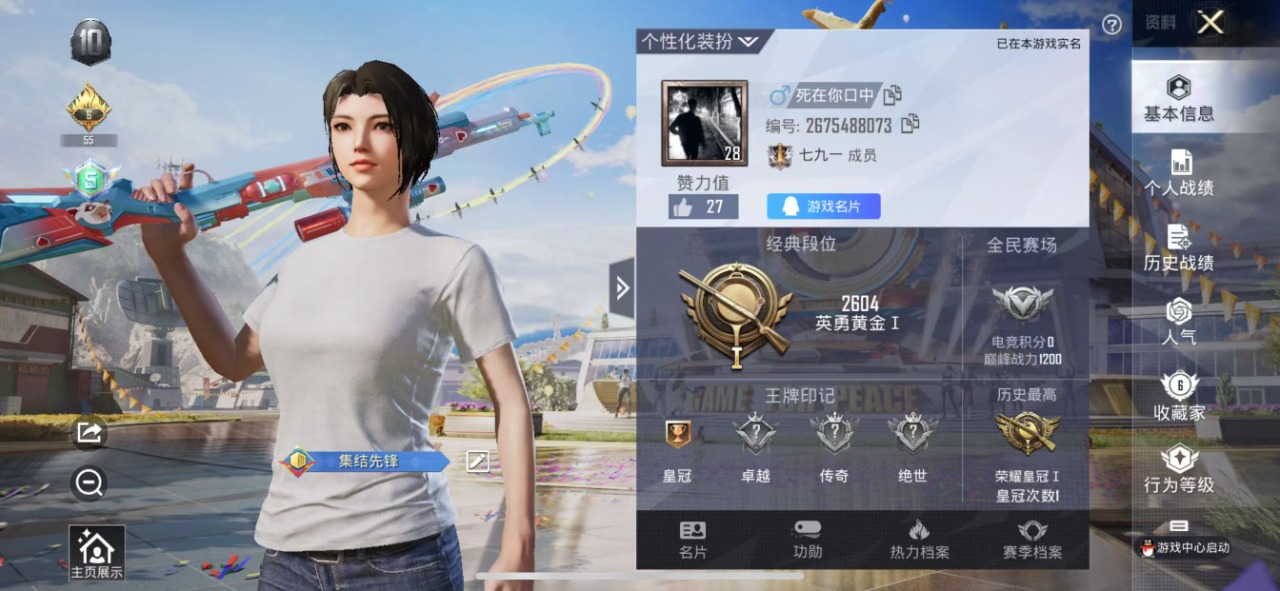This screenshot has width=1280, height=591.
Task: Click the 游戏名片 button
Action: coord(823,206)
